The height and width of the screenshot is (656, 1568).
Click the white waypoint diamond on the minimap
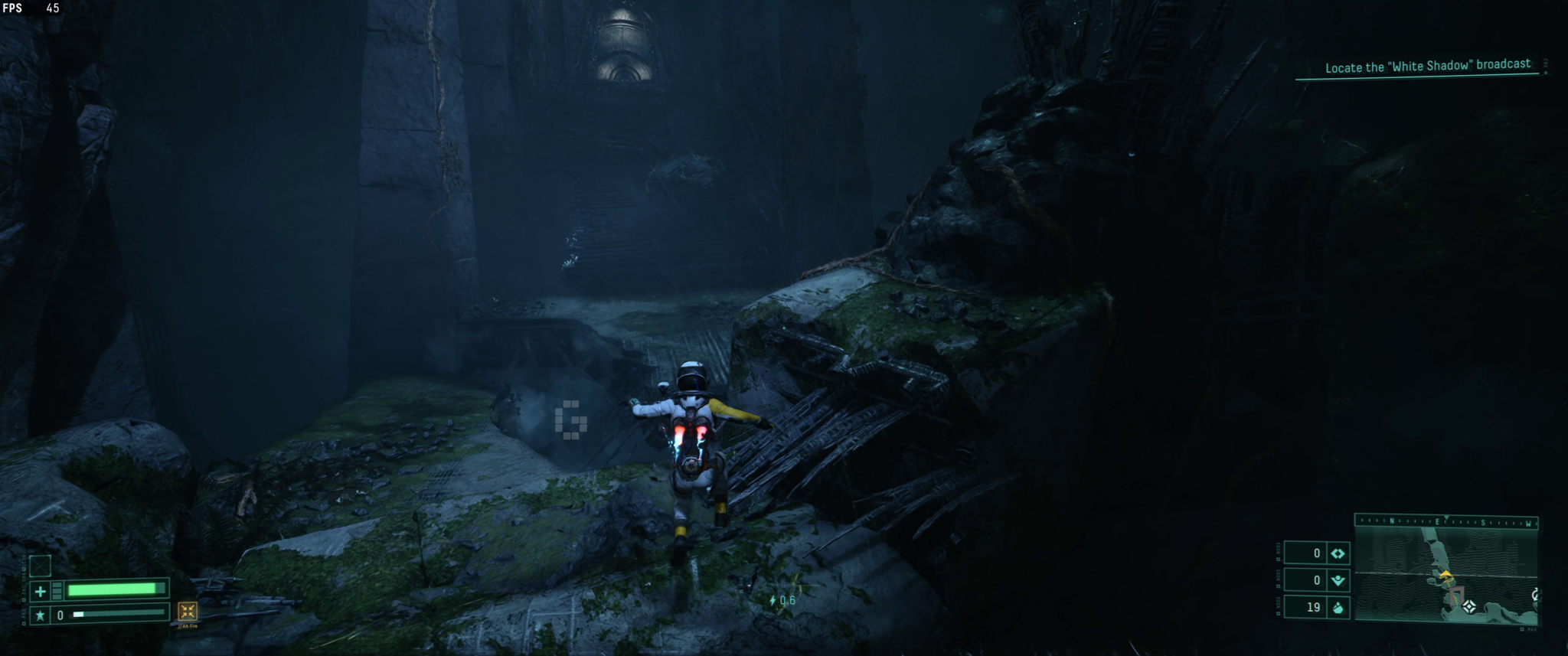[1469, 605]
